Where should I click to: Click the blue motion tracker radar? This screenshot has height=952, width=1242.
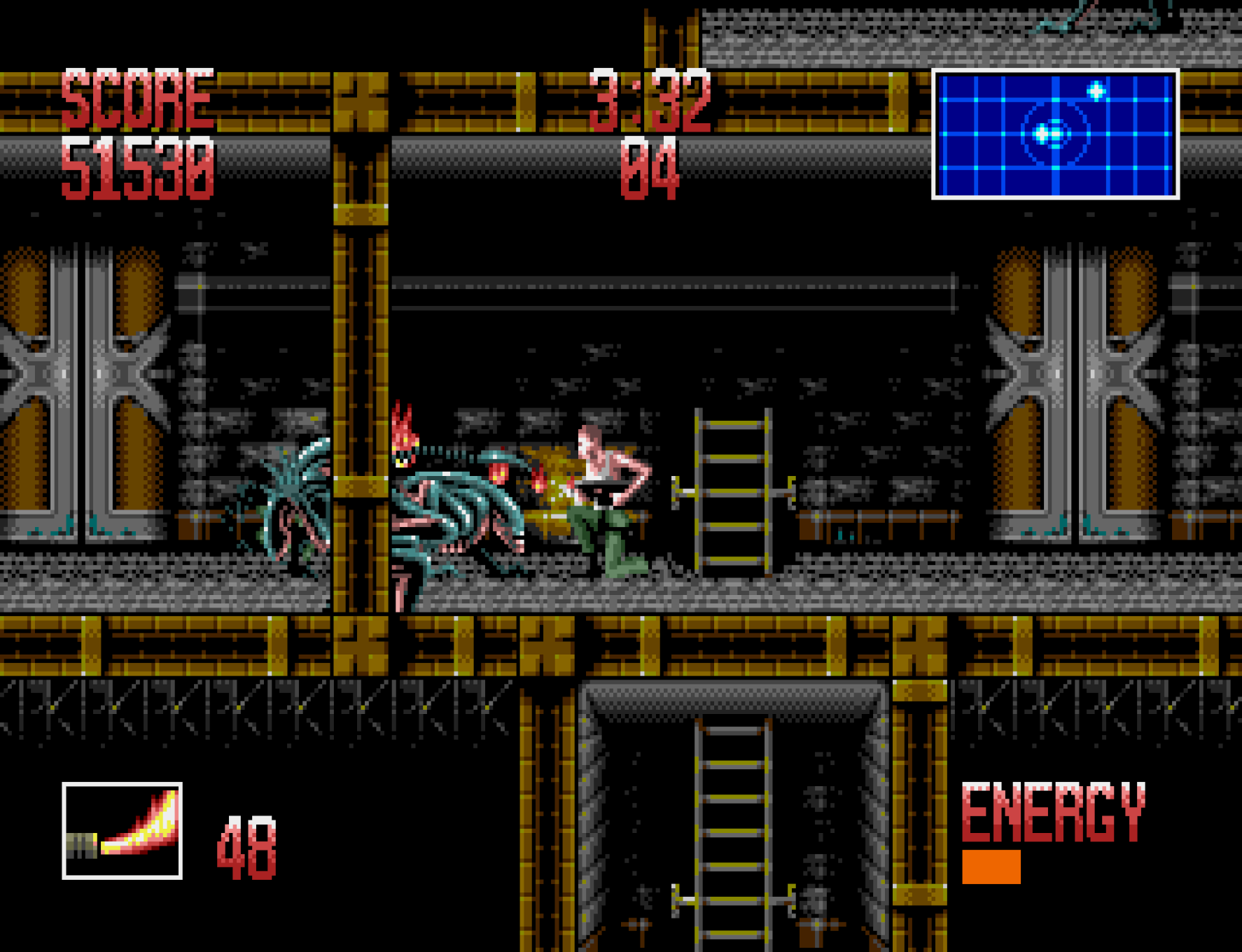tap(1055, 134)
